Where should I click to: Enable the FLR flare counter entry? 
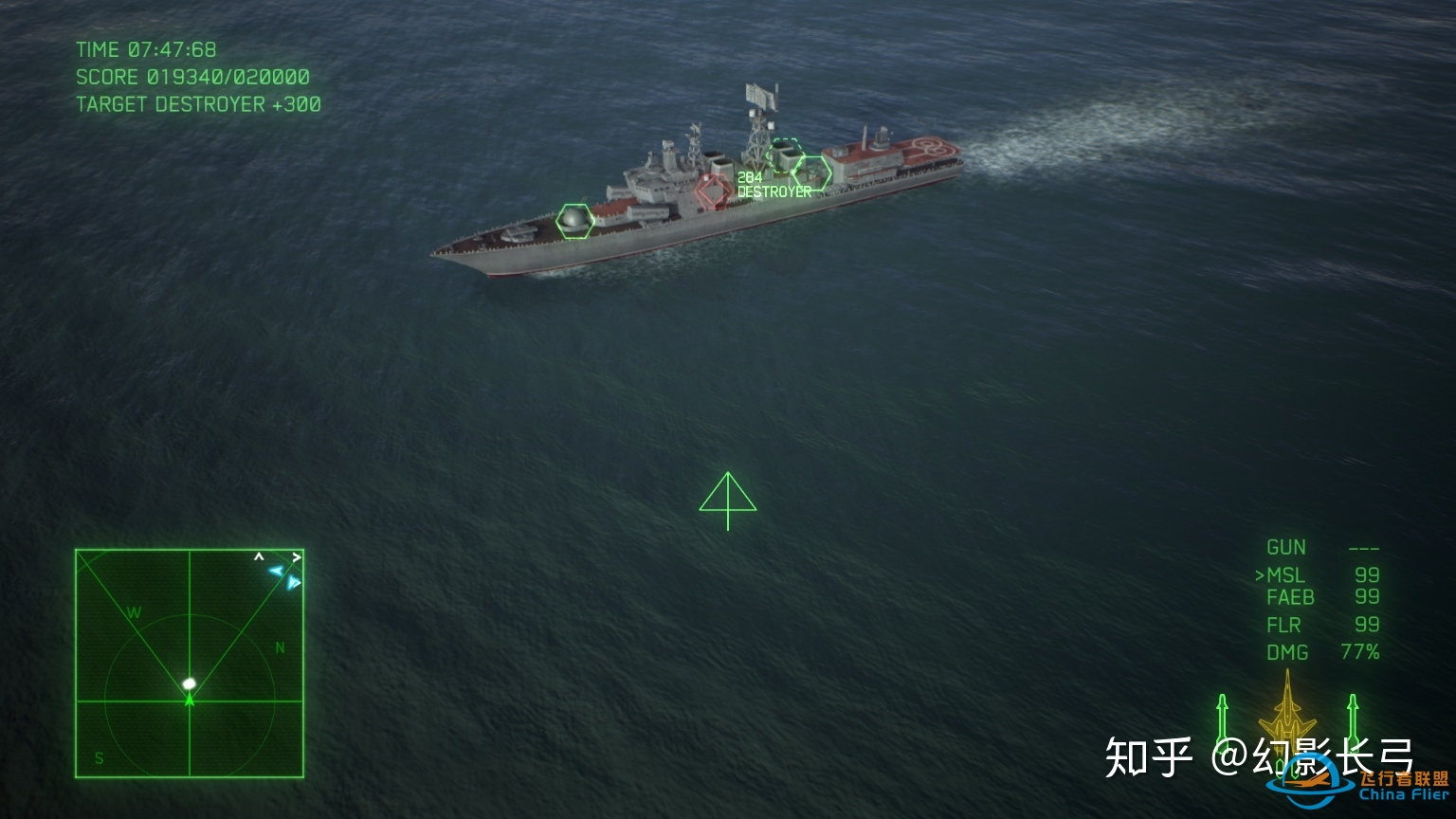click(1283, 625)
